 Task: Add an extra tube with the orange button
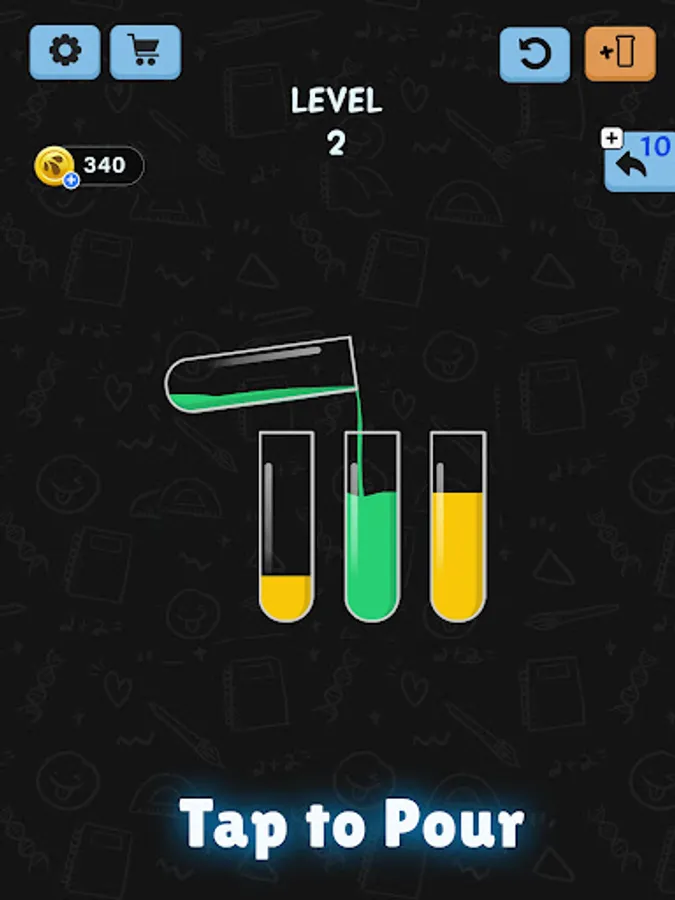(x=620, y=54)
